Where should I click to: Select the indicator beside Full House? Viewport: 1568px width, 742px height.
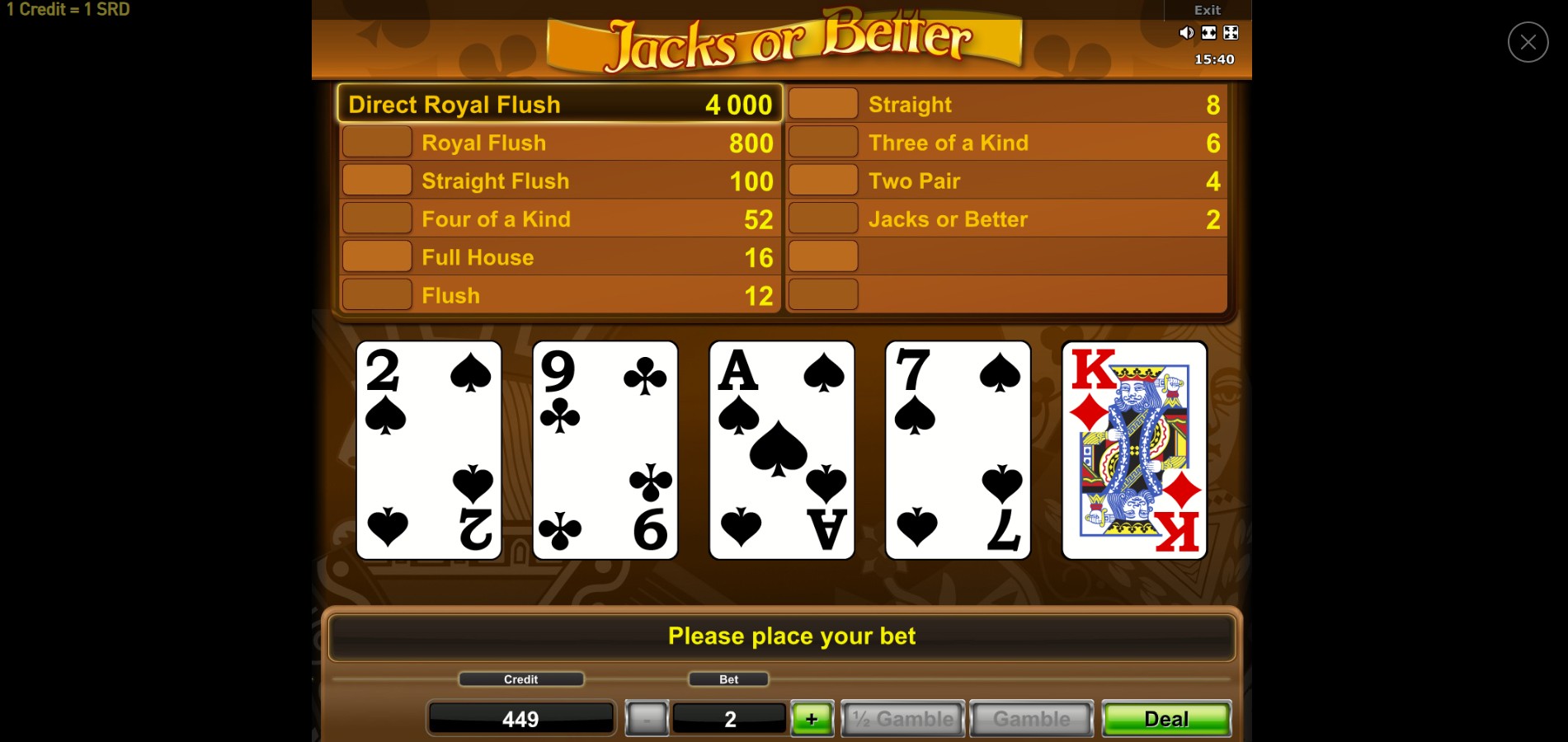tap(376, 256)
